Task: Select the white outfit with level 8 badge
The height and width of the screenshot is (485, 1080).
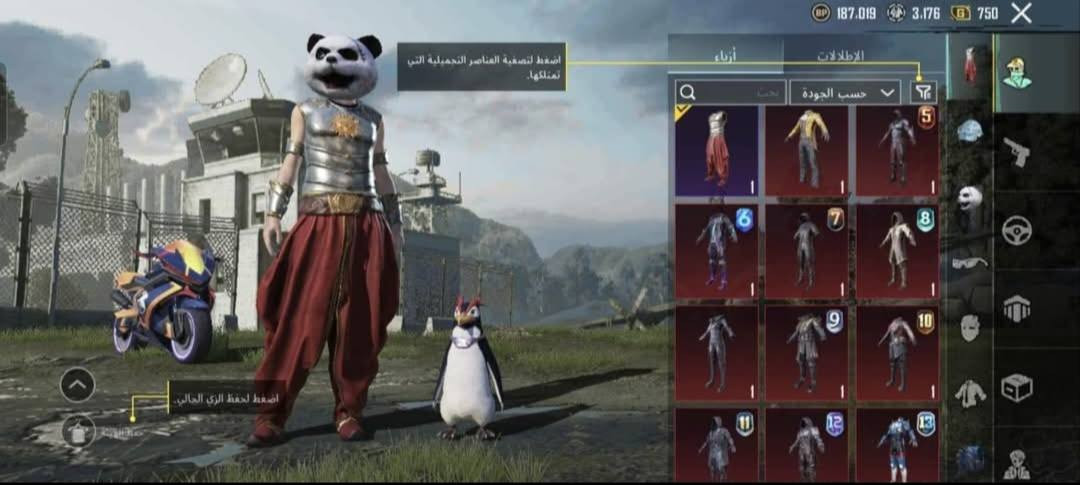Action: (897, 250)
